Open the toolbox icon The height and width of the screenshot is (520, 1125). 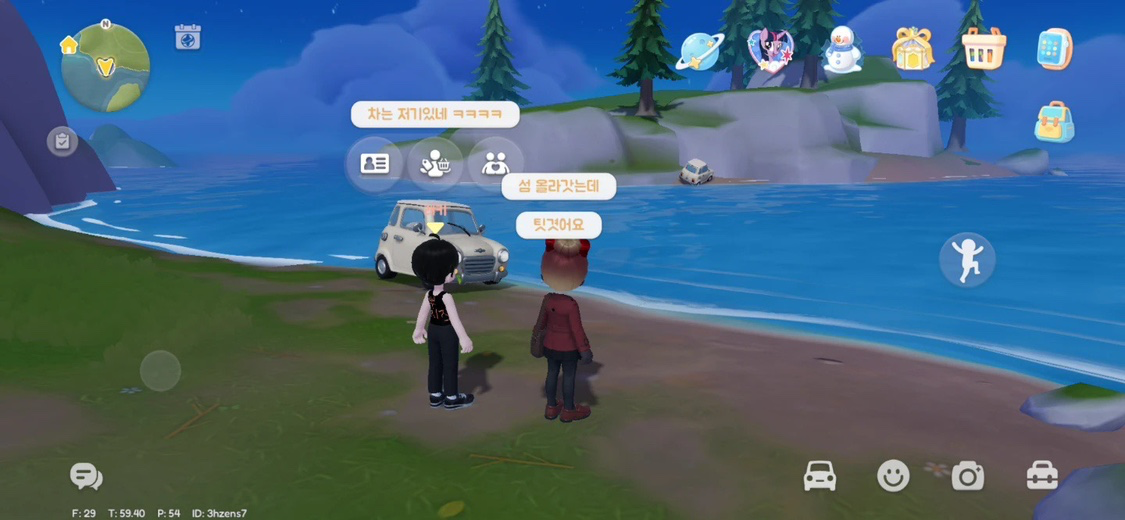click(x=1042, y=476)
